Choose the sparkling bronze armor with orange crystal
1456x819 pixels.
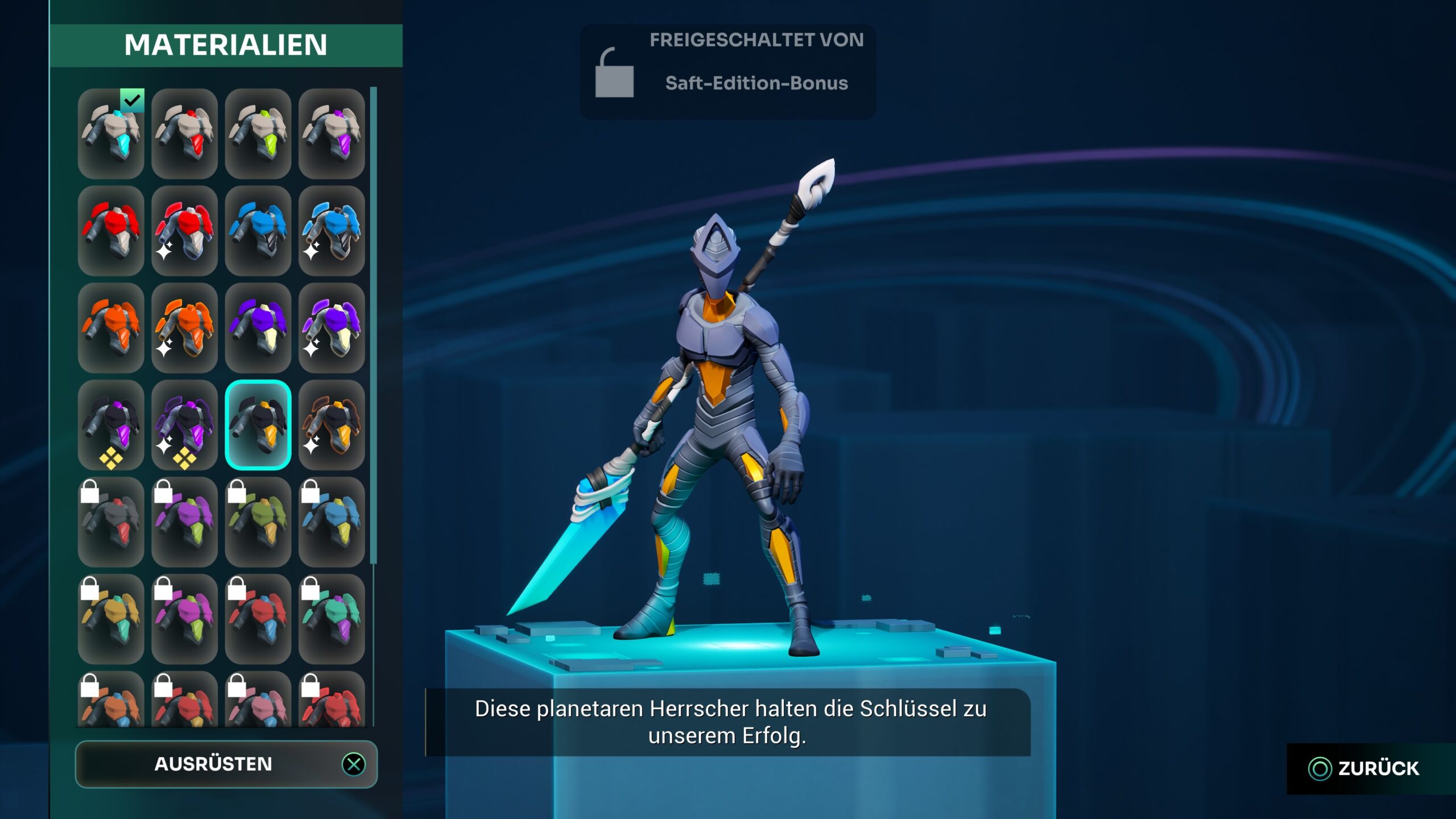coord(332,425)
